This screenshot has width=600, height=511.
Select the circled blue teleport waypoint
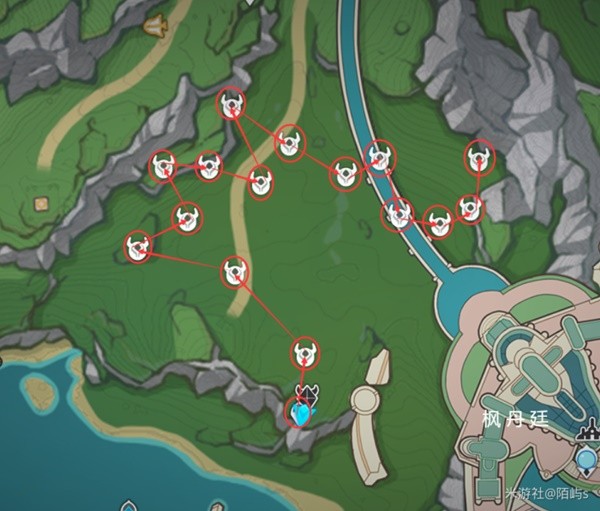tap(299, 411)
